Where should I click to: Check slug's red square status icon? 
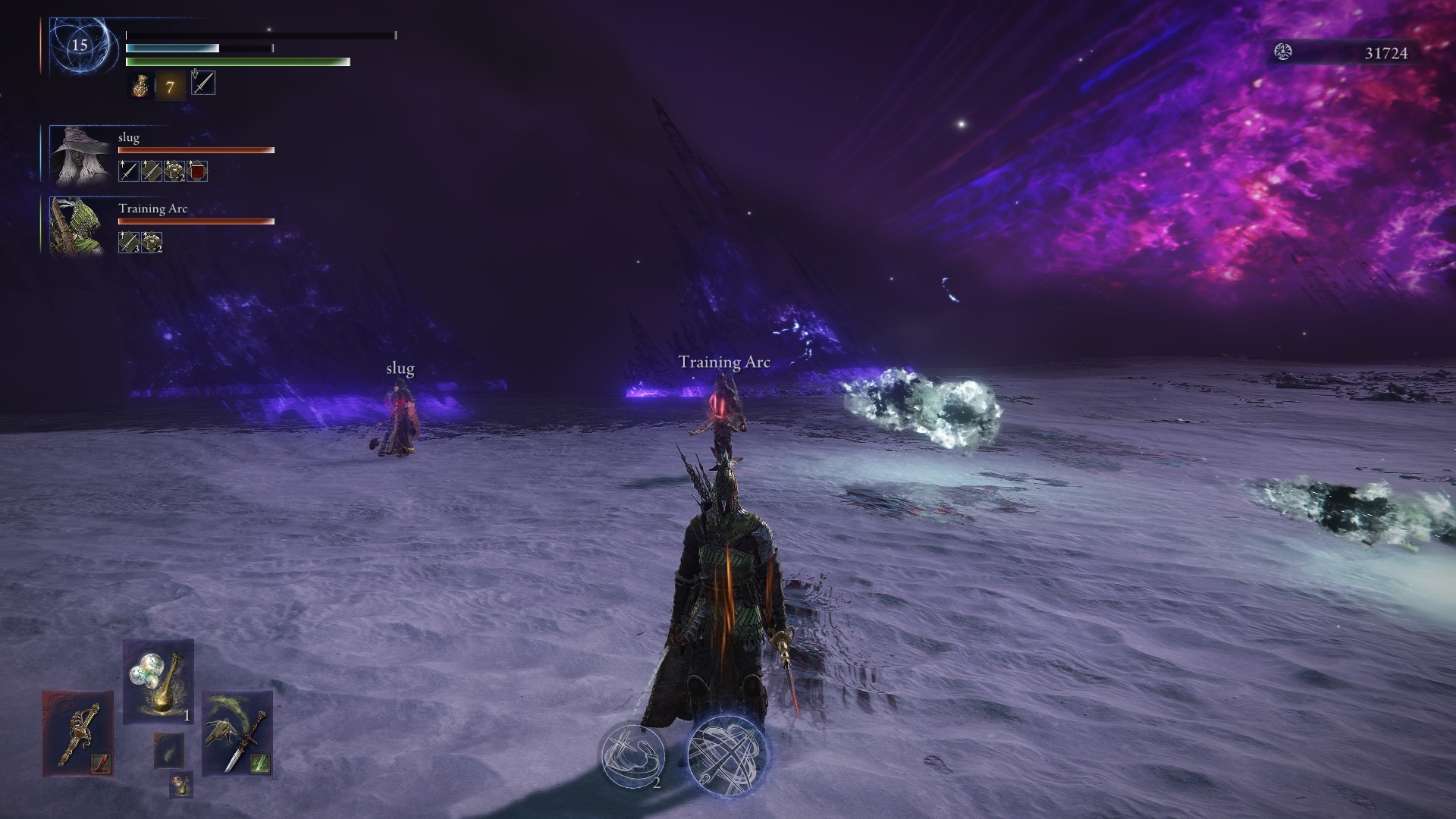click(x=197, y=171)
